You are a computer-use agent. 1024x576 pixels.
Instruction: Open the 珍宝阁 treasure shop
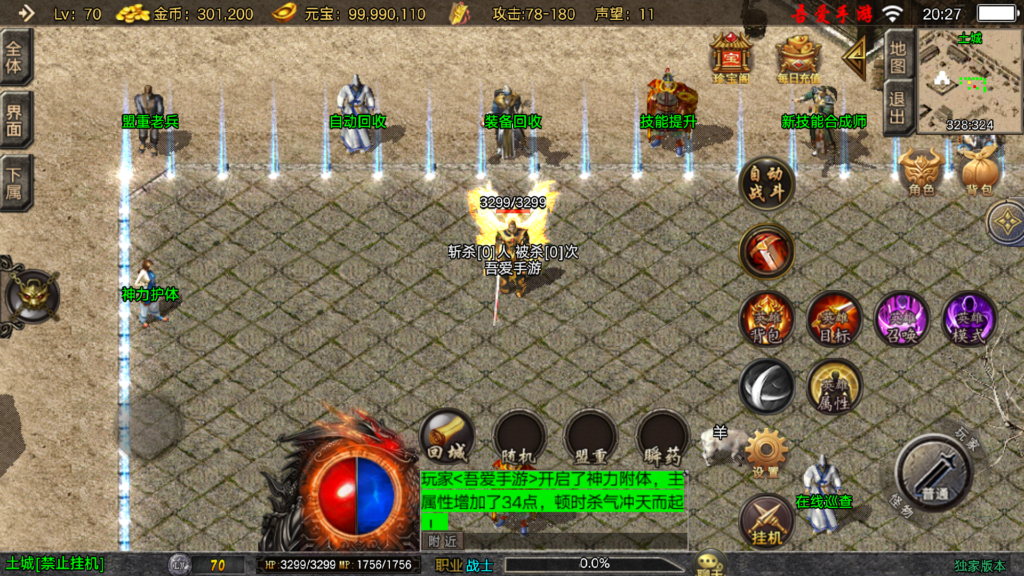730,57
